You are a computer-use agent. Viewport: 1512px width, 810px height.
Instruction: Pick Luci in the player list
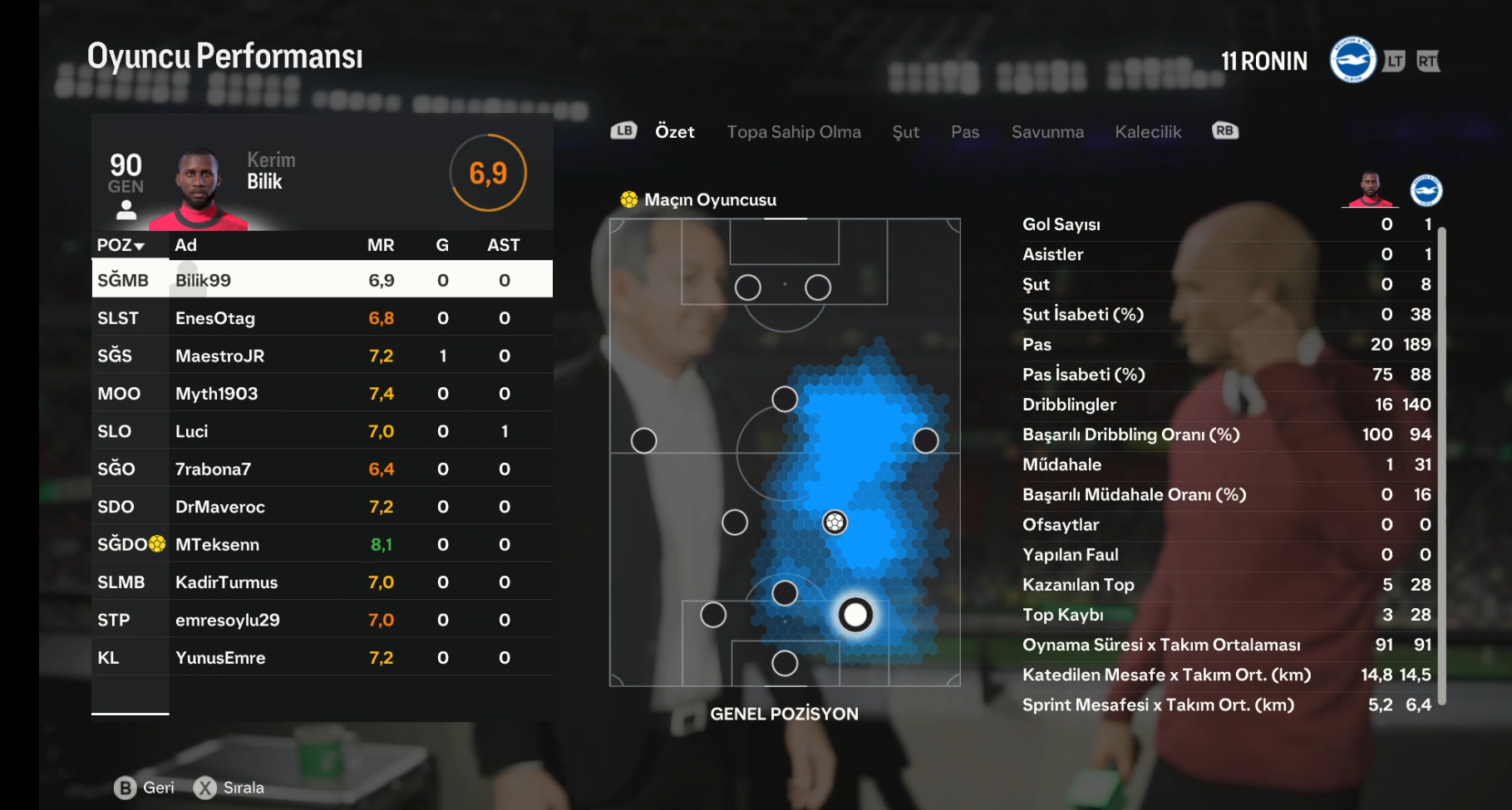322,431
